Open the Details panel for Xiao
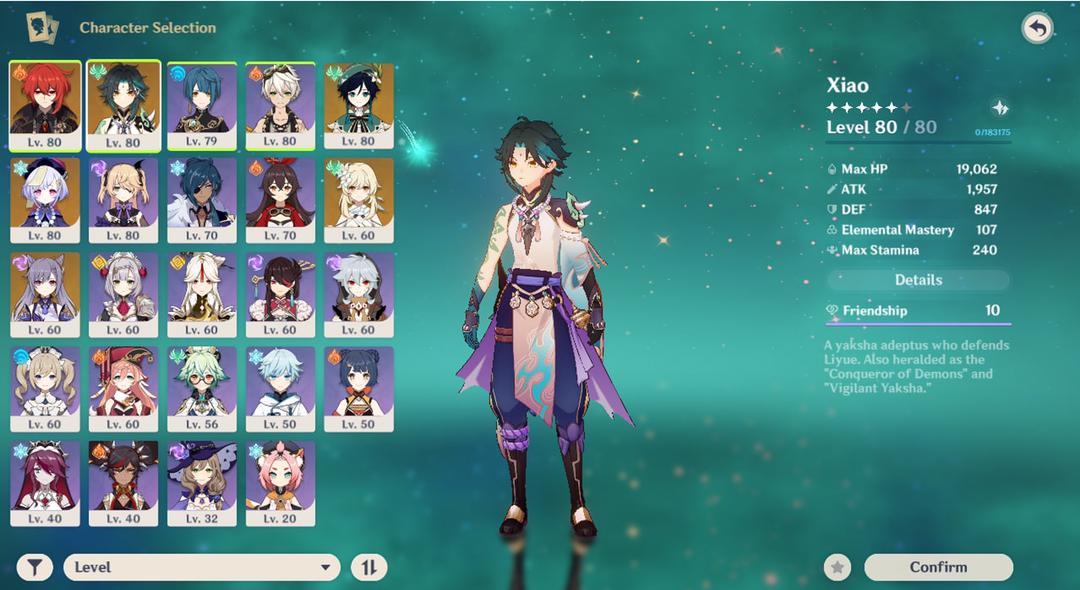The image size is (1080, 590). tap(918, 280)
